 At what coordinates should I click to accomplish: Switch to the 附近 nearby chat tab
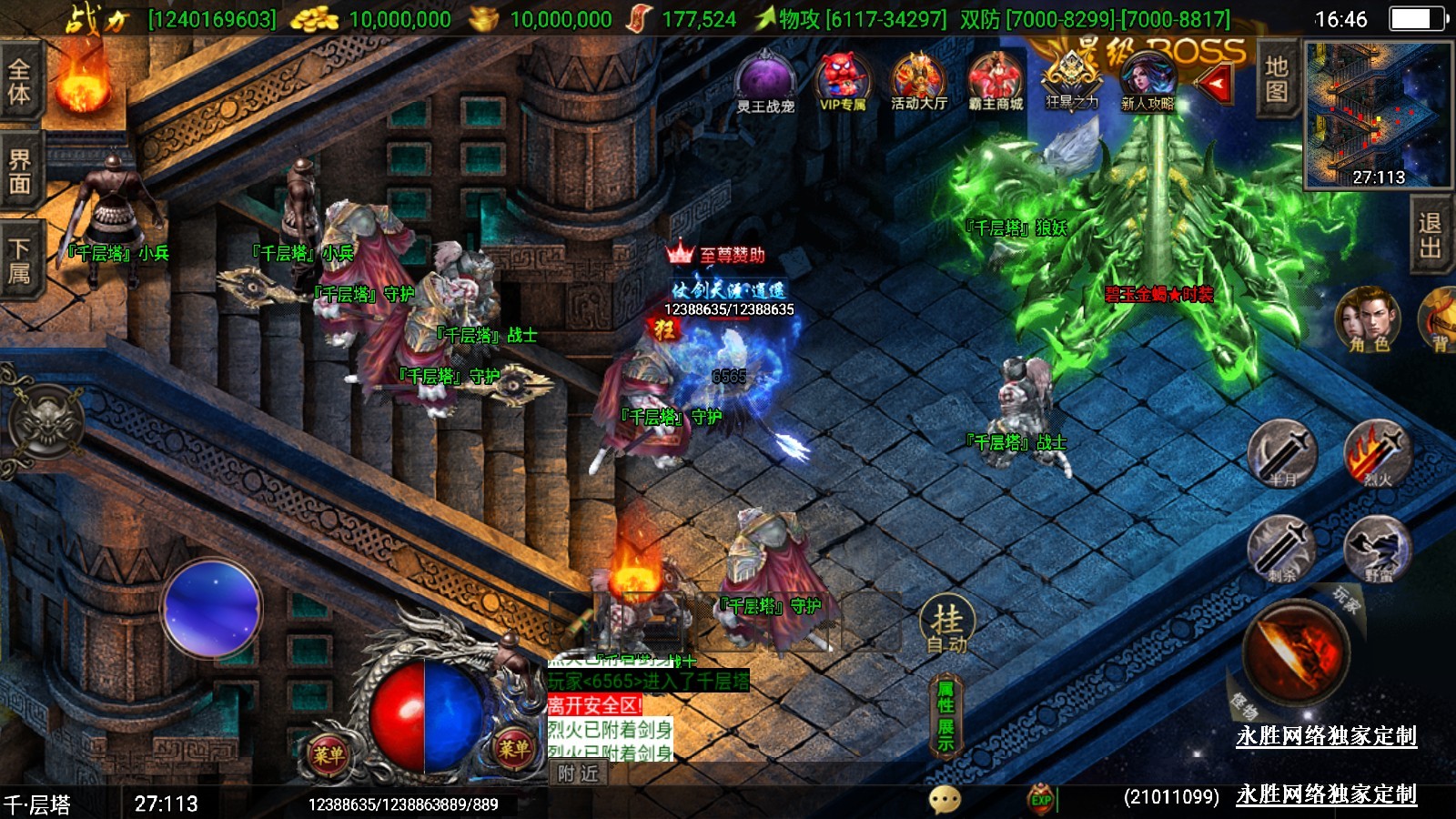pos(579,773)
